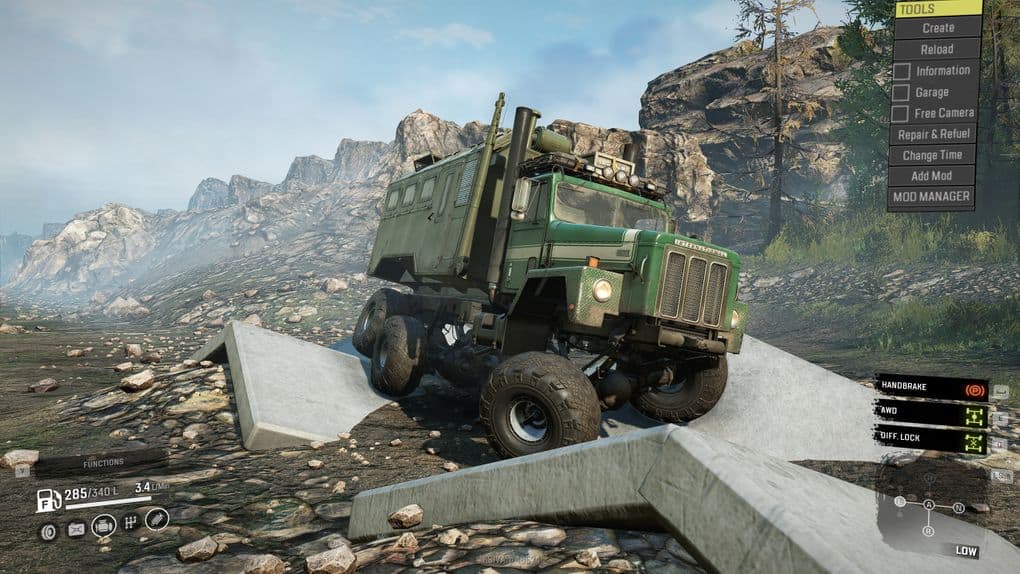This screenshot has height=574, width=1020.
Task: Click the Reload button in Tools
Action: click(937, 49)
